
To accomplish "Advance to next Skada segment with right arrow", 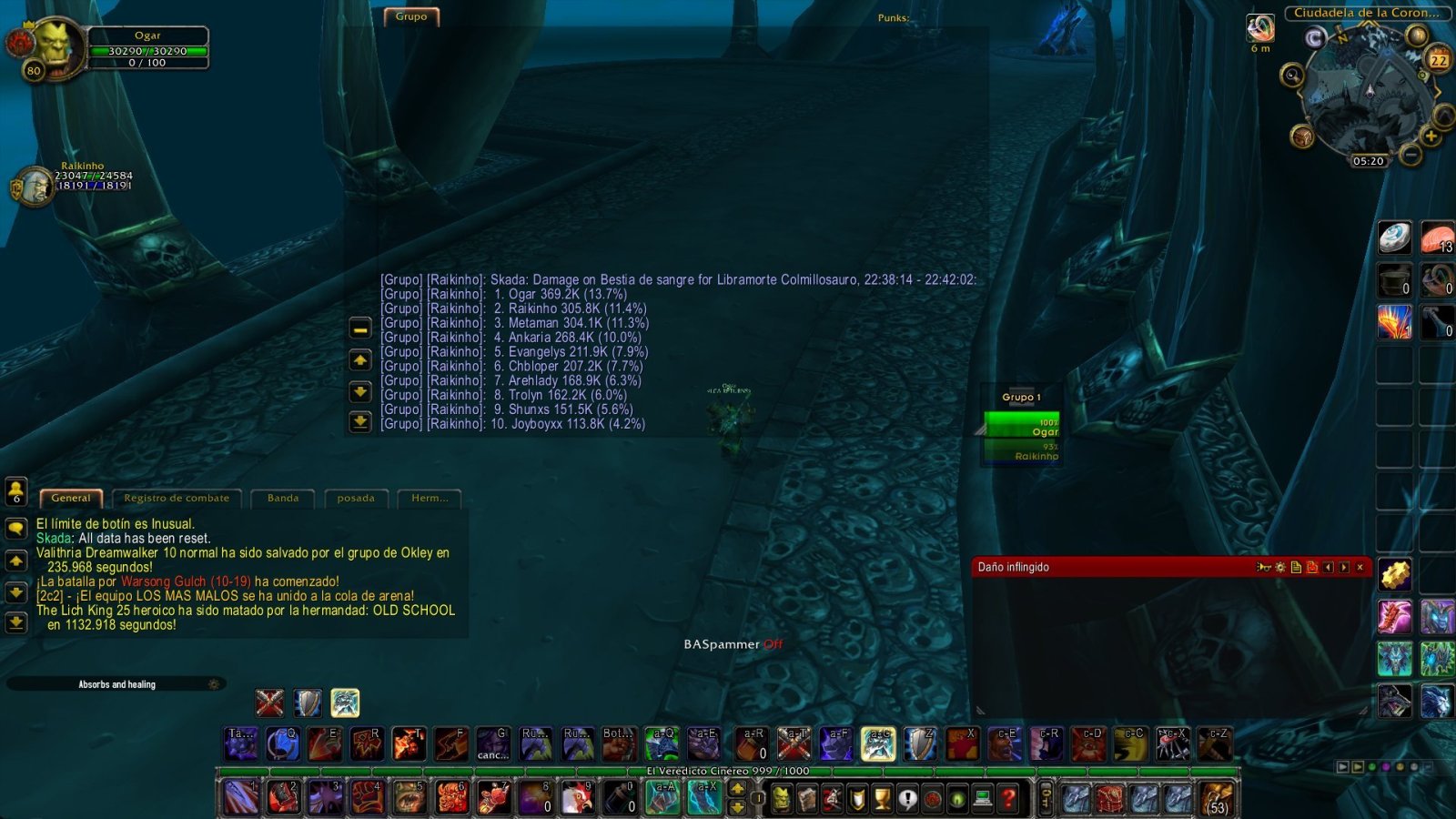I will click(x=1344, y=567).
